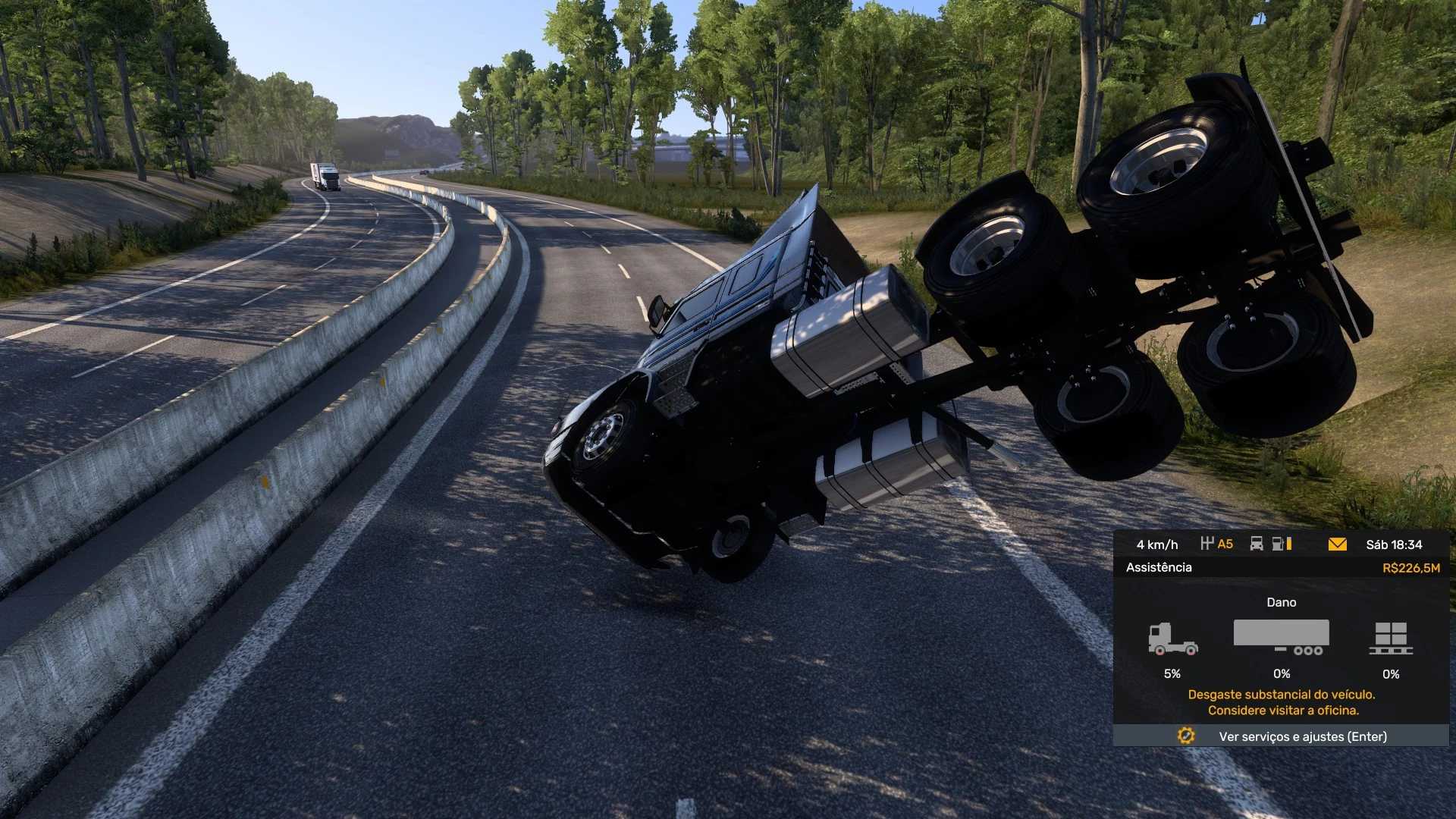Open the 'Ver serviços e ajustes' option

(1302, 736)
